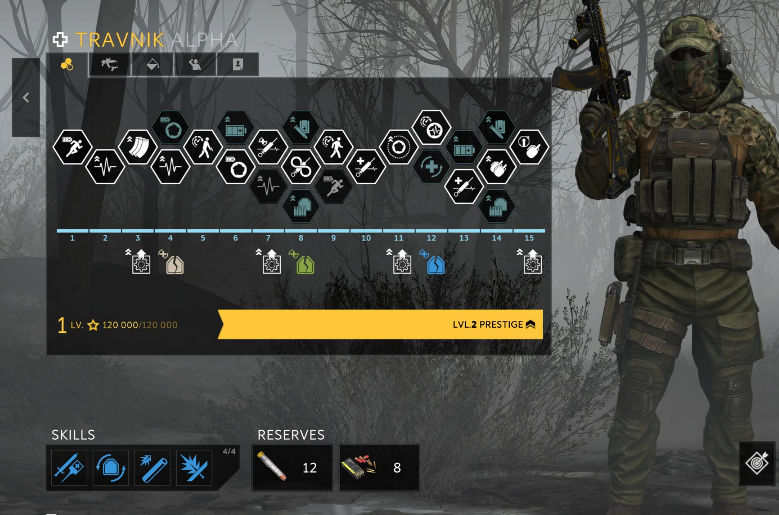
Task: Click the blue armor upgrade reward icon
Action: coord(435,263)
